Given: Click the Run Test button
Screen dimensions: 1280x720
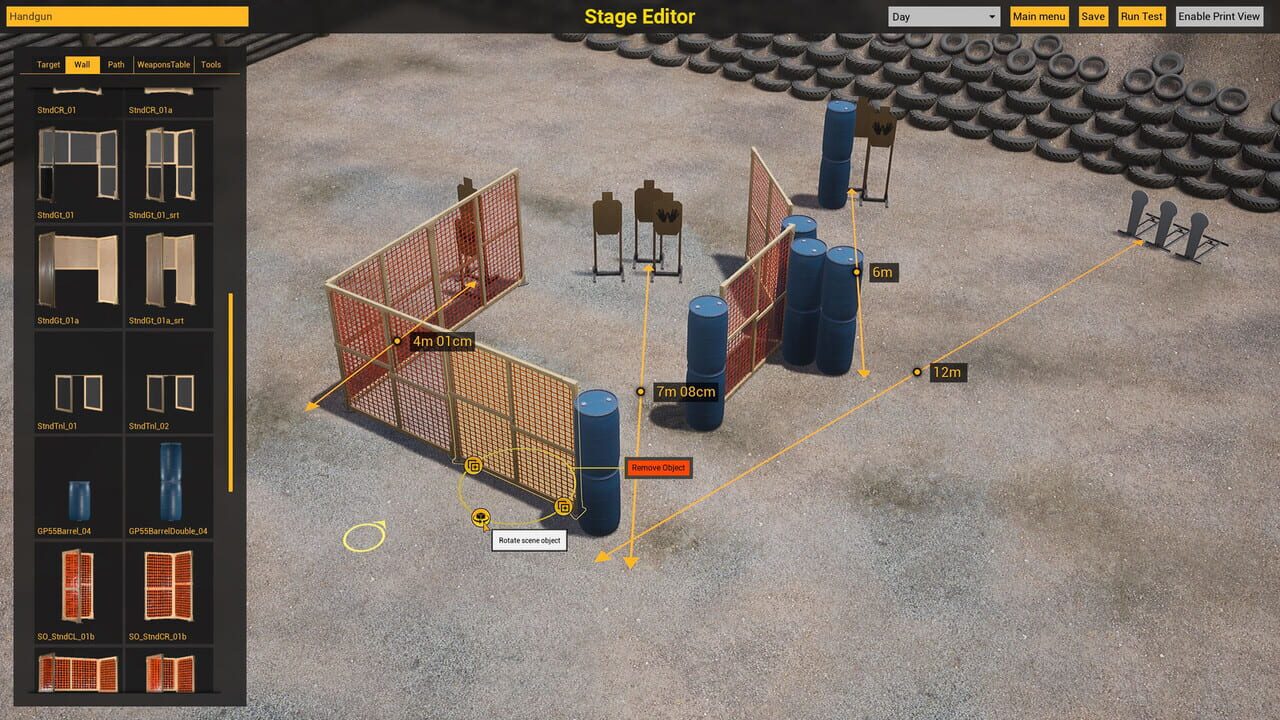Looking at the screenshot, I should tap(1141, 16).
